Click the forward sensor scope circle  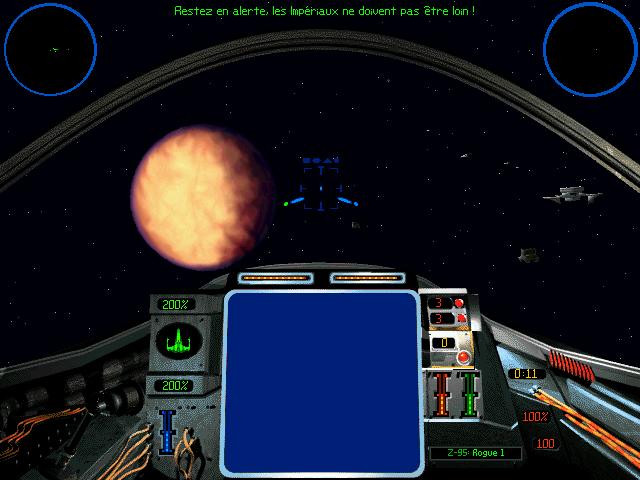[50, 48]
